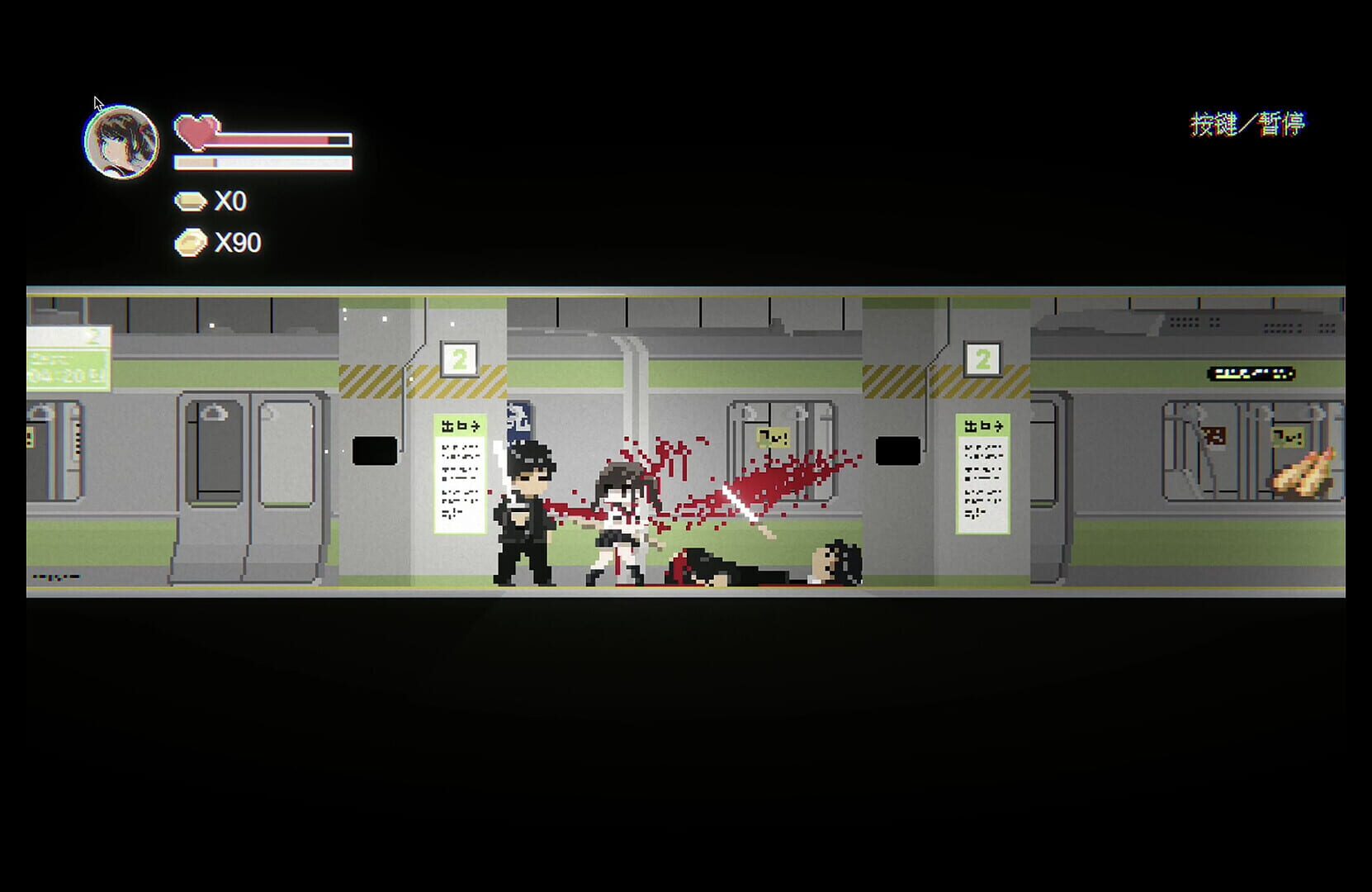This screenshot has width=1372, height=892.
Task: Select the platform number 2 sign
Action: (x=460, y=358)
